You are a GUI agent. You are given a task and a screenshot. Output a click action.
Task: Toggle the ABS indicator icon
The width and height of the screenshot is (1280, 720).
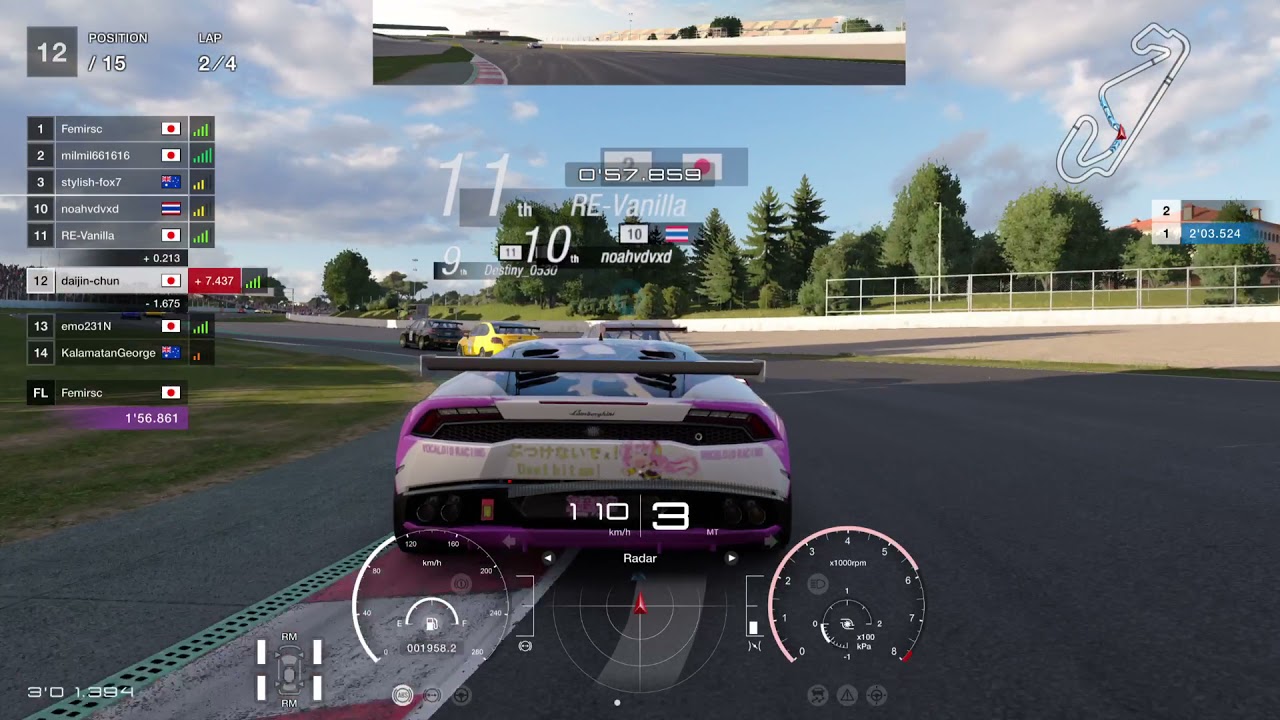402,695
